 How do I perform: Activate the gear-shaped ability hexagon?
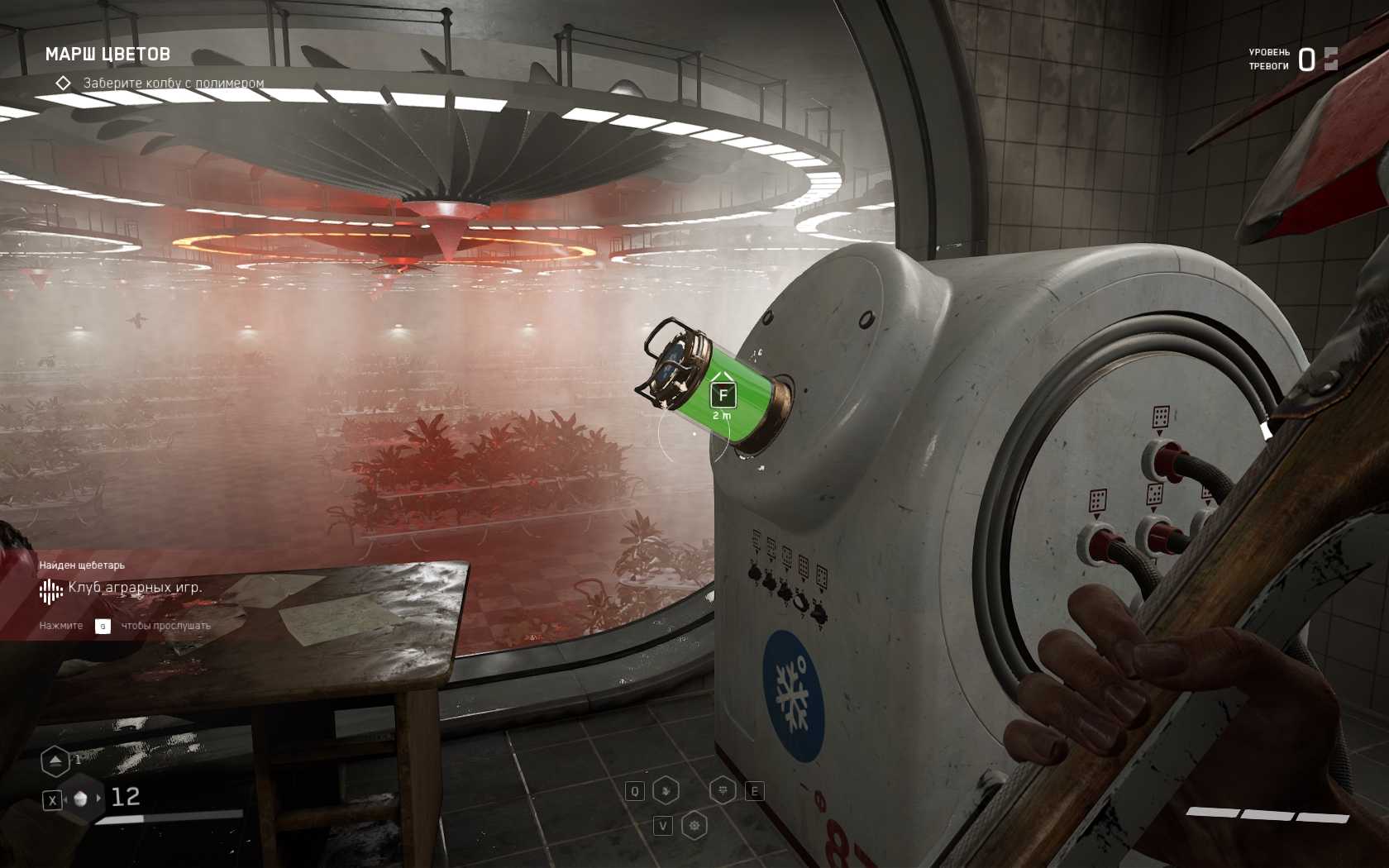[694, 825]
